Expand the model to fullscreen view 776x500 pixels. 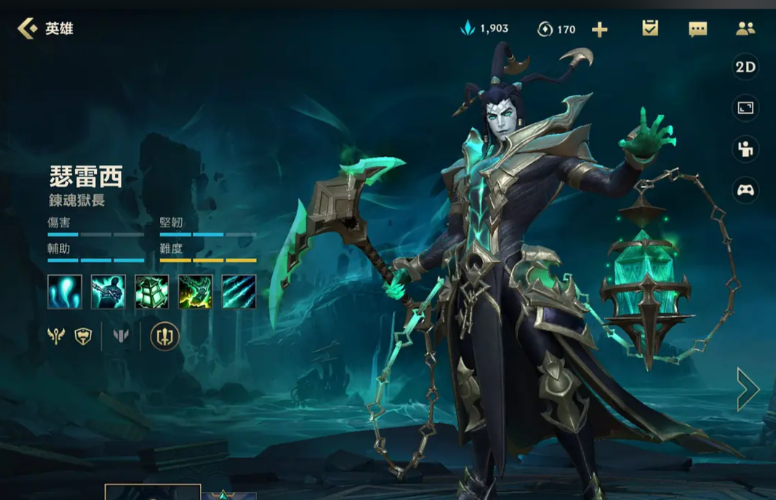coord(745,108)
